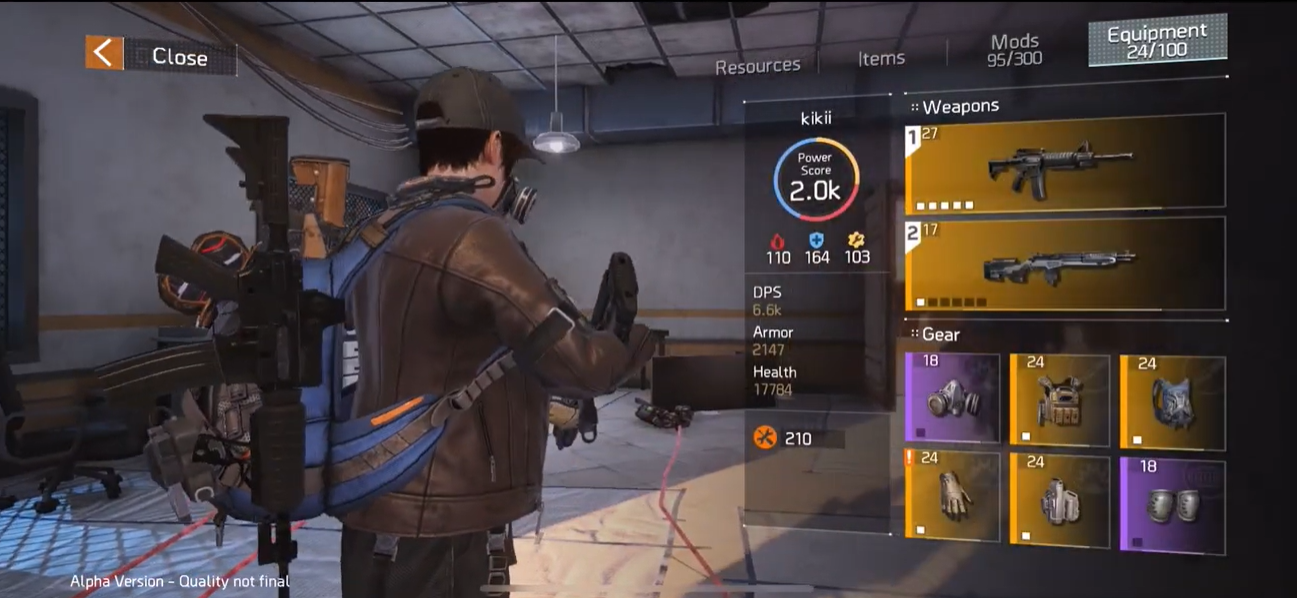Close the inventory screen

(160, 56)
